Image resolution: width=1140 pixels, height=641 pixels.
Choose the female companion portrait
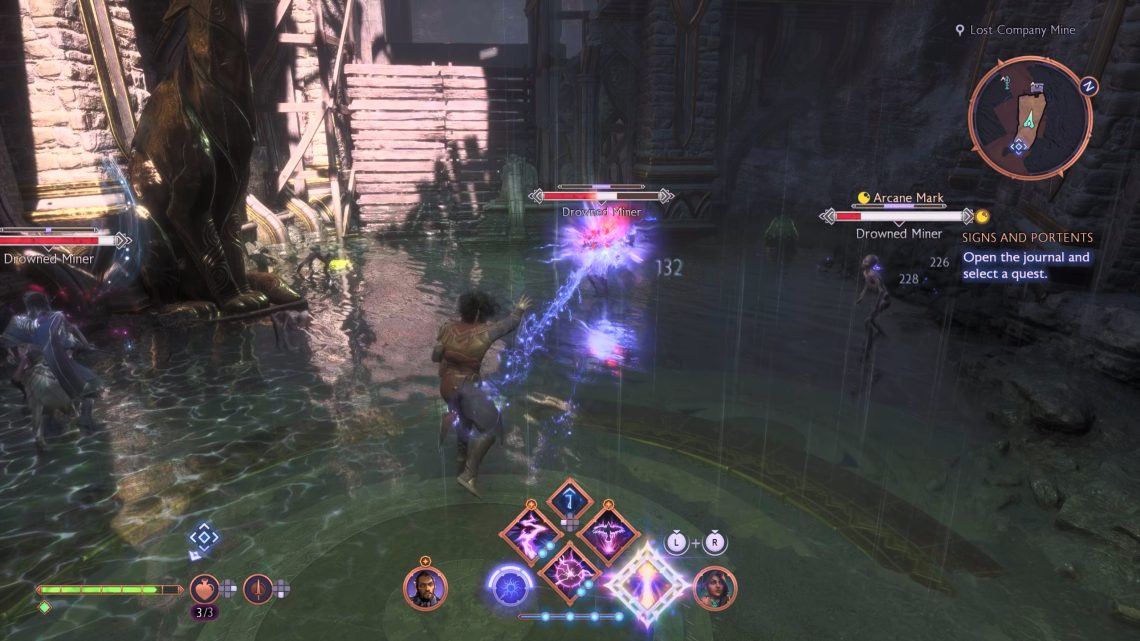click(x=714, y=588)
